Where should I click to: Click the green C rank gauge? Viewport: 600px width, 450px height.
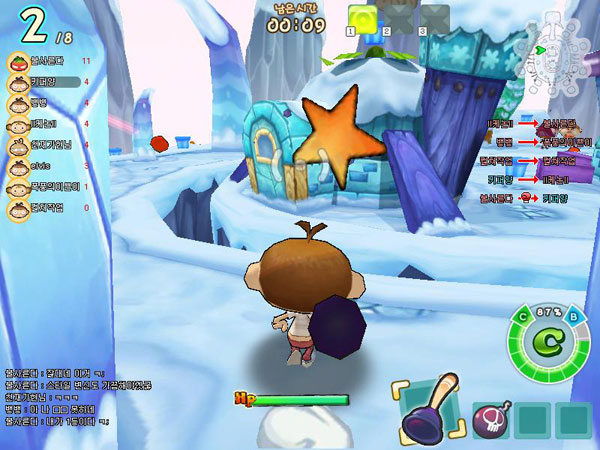tap(547, 339)
